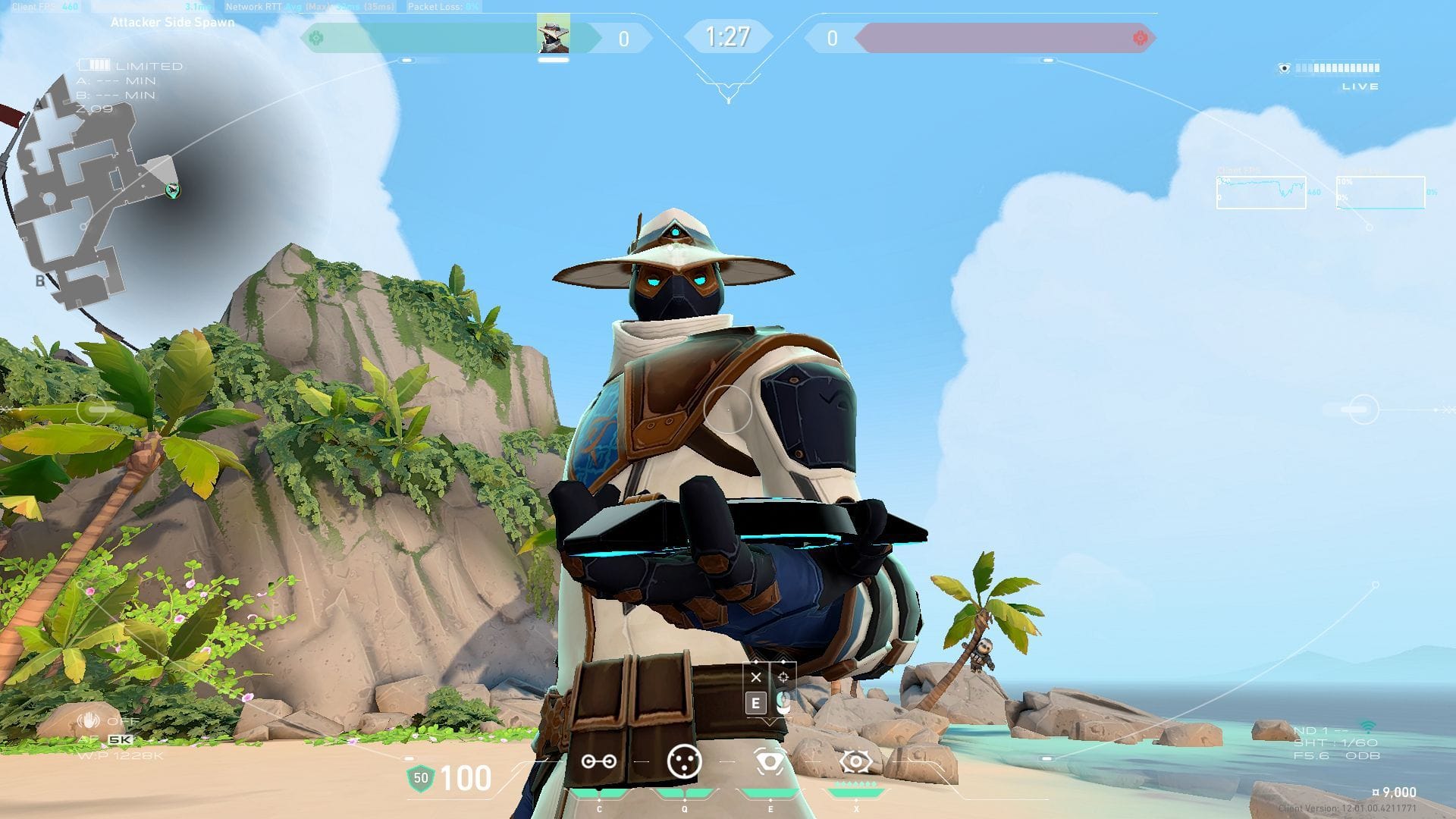Expand the chevron arrow below the round timer
1456x819 pixels.
(x=728, y=91)
